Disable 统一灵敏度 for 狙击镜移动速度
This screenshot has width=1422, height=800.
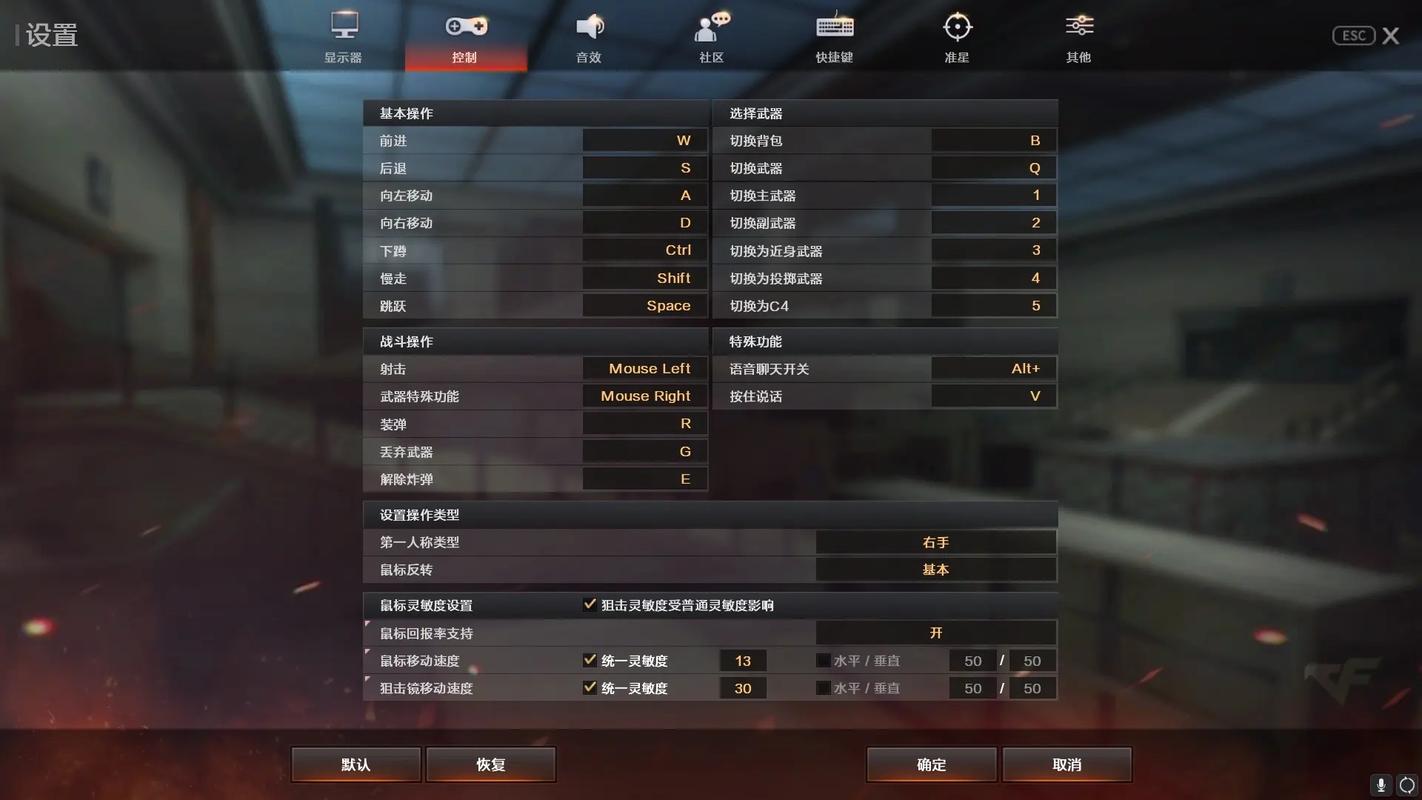pyautogui.click(x=589, y=688)
